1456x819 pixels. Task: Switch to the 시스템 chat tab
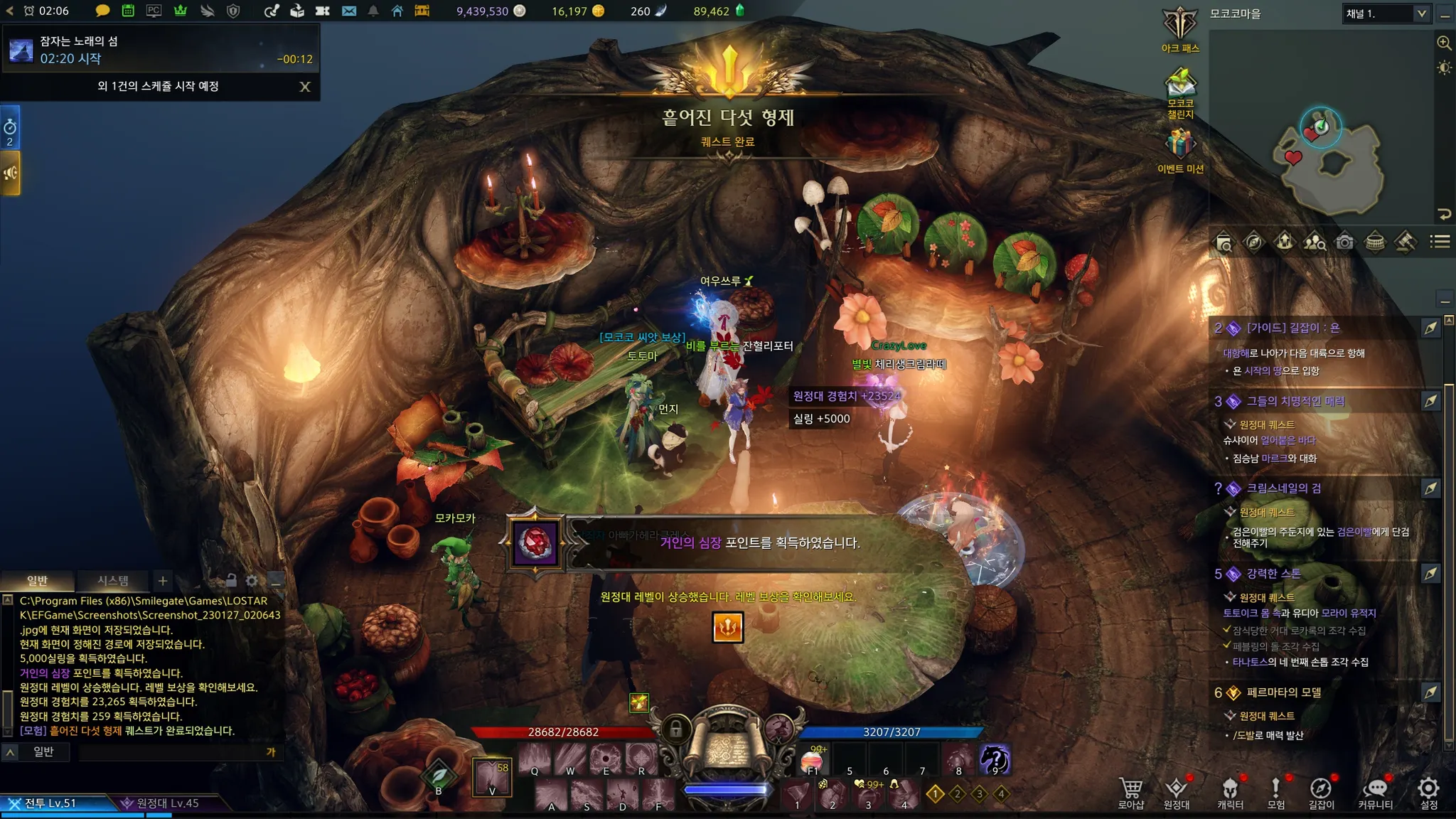(113, 581)
